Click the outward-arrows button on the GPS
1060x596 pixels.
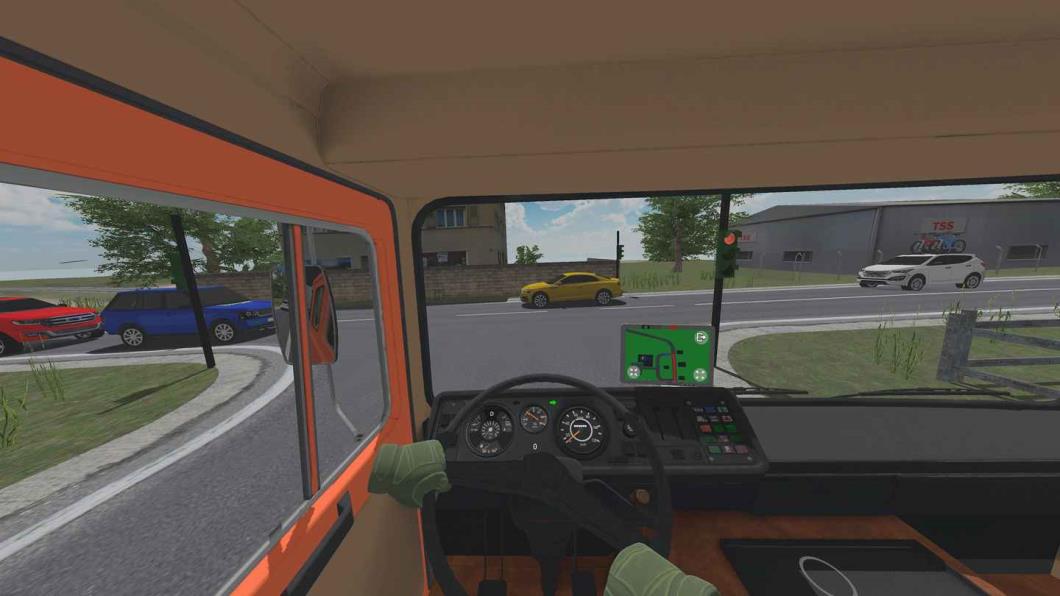pyautogui.click(x=700, y=375)
